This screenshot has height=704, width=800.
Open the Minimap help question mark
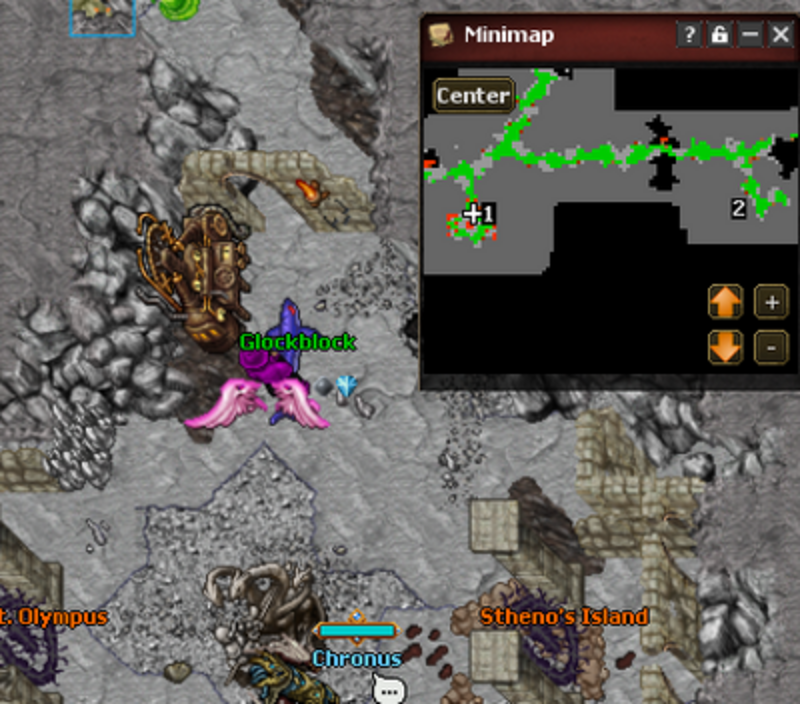(x=689, y=35)
